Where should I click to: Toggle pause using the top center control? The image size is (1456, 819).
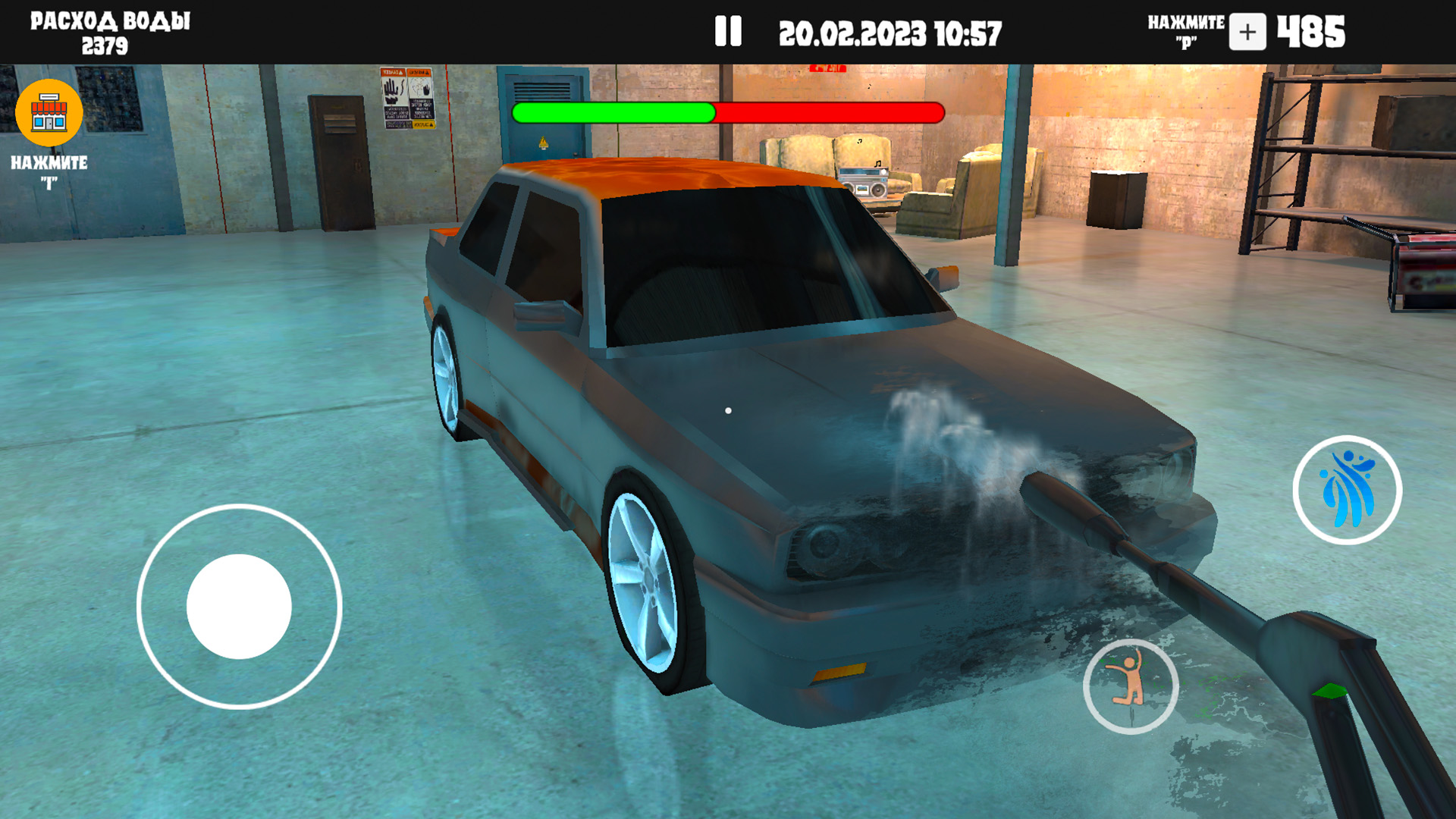point(729,30)
